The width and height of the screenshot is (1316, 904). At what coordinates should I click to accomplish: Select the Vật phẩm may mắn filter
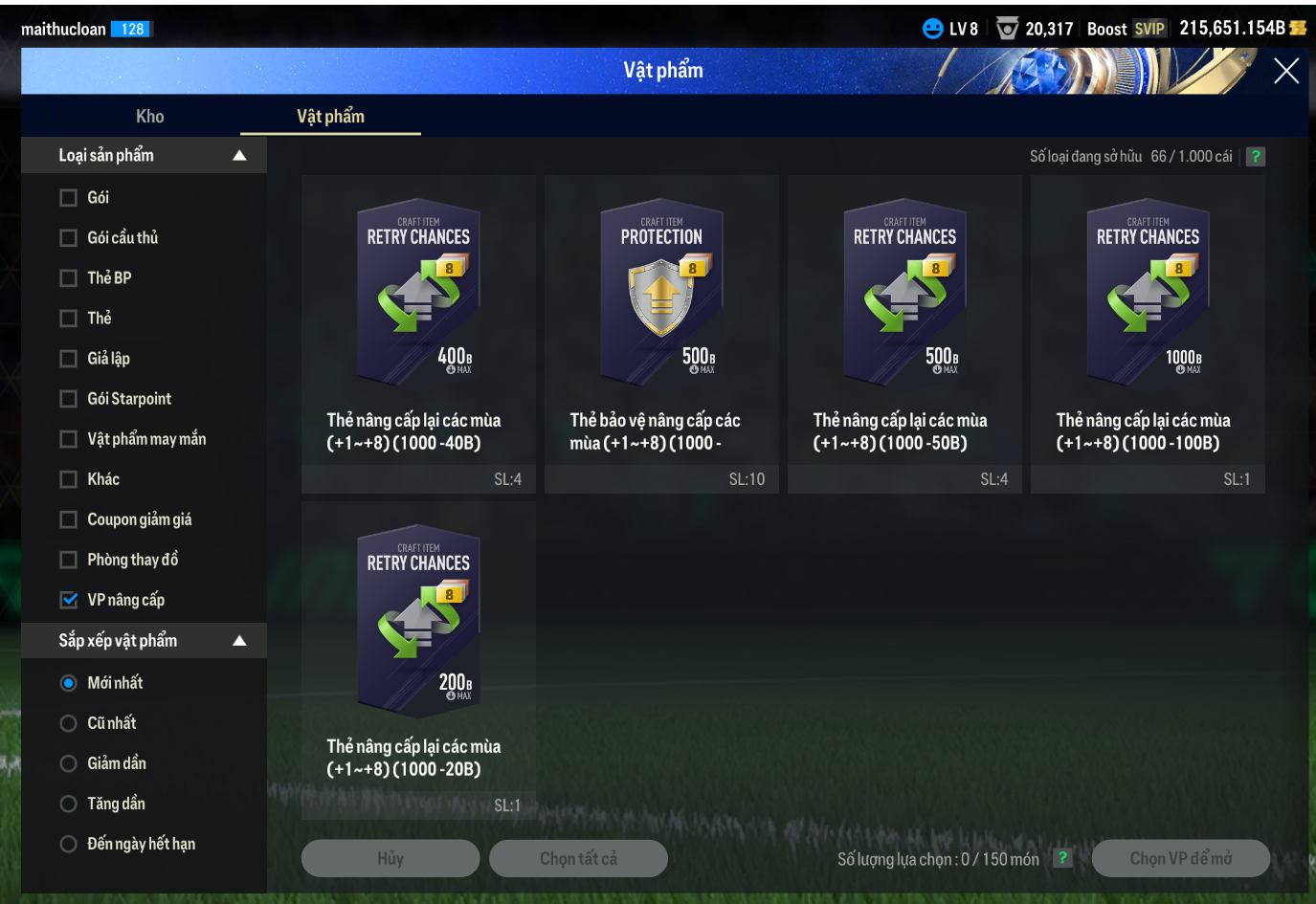pos(69,439)
